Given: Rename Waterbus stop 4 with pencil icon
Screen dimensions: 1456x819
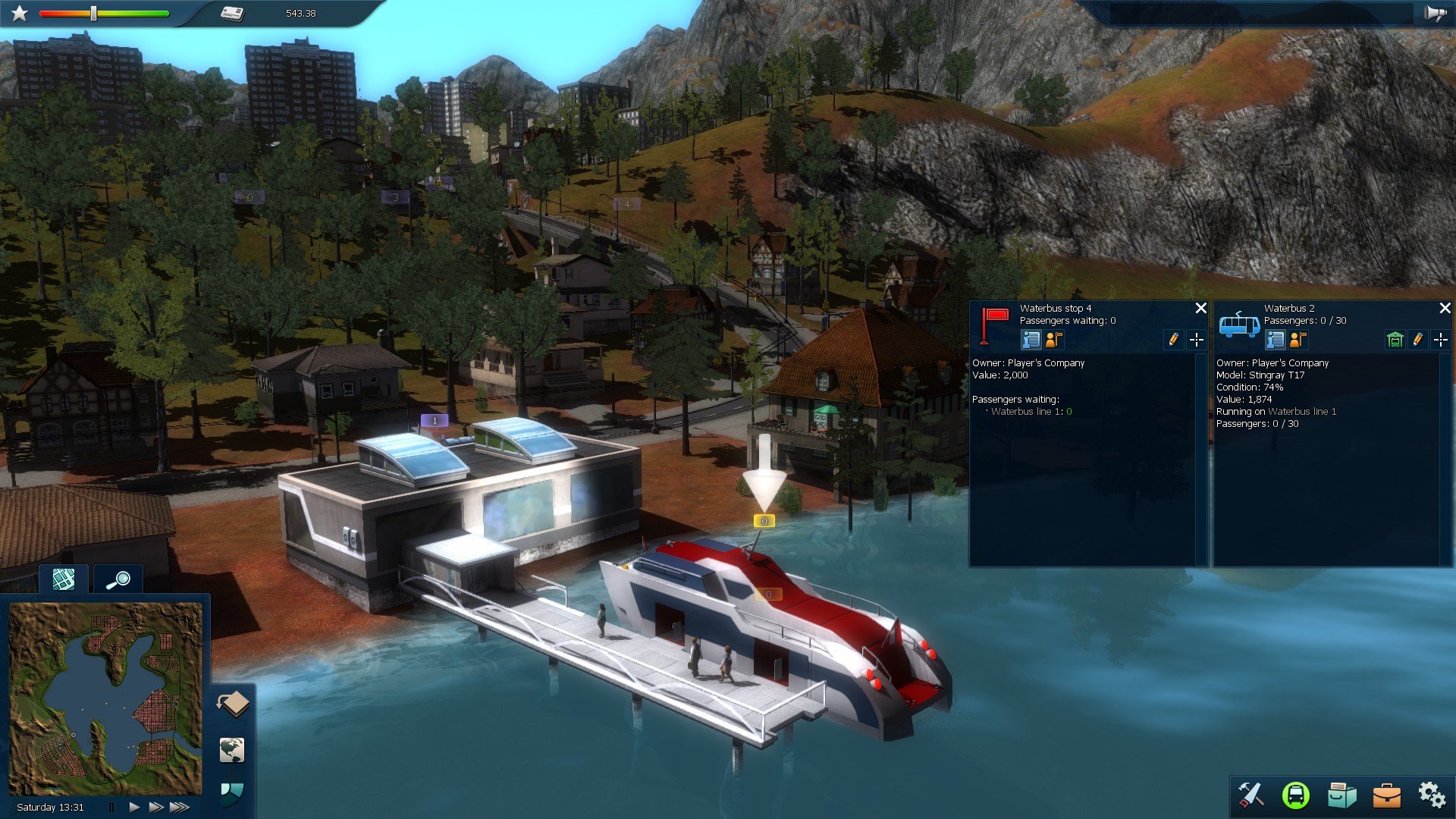Looking at the screenshot, I should click(x=1173, y=340).
